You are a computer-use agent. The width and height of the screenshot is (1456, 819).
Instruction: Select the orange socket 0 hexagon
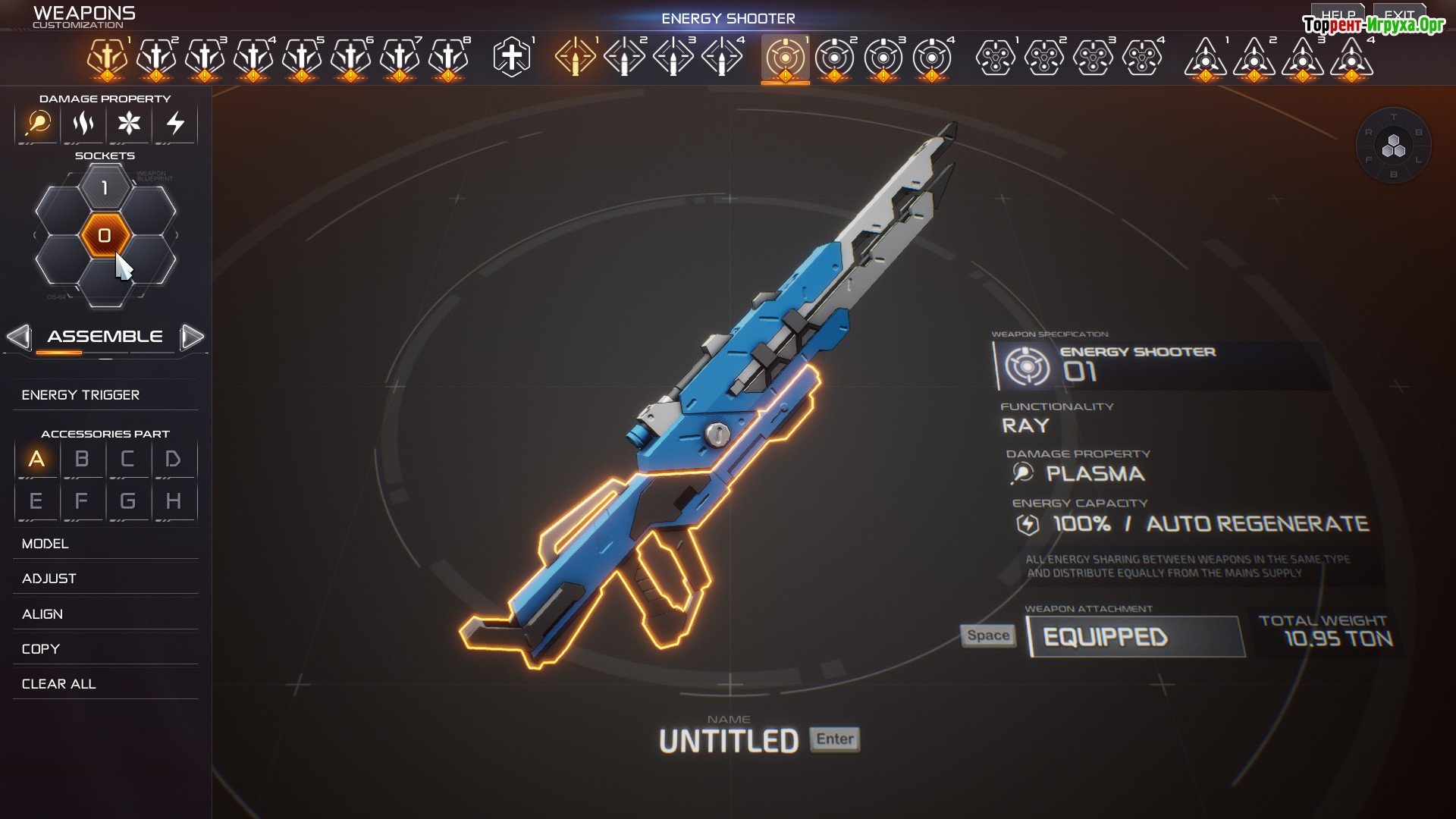pos(105,236)
